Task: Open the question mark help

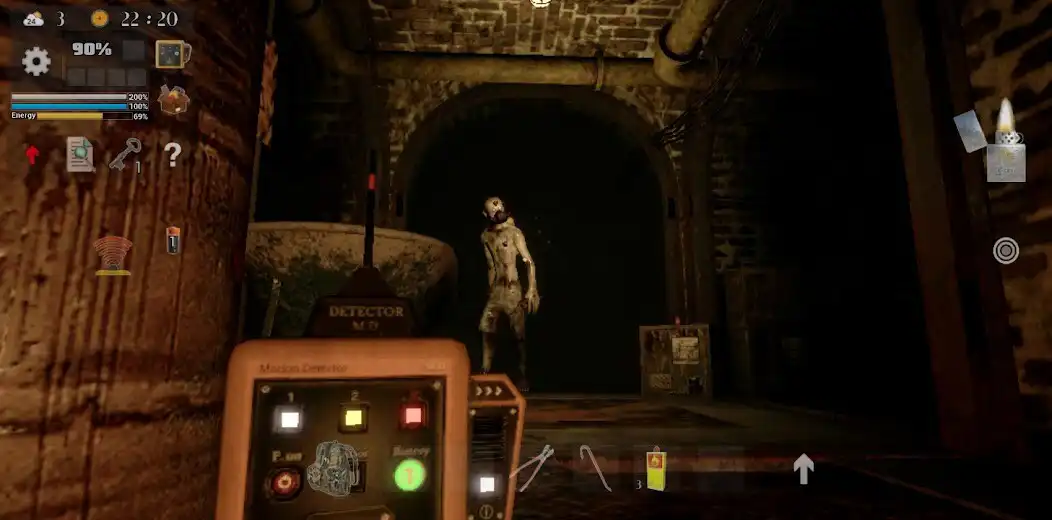Action: click(x=173, y=155)
